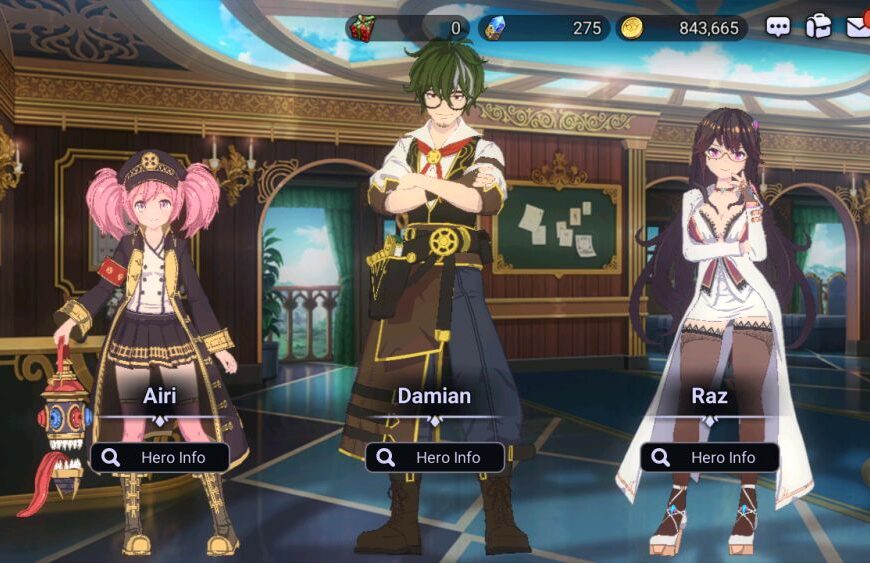Show Raz's Hero Info panel
870x563 pixels.
pos(710,457)
